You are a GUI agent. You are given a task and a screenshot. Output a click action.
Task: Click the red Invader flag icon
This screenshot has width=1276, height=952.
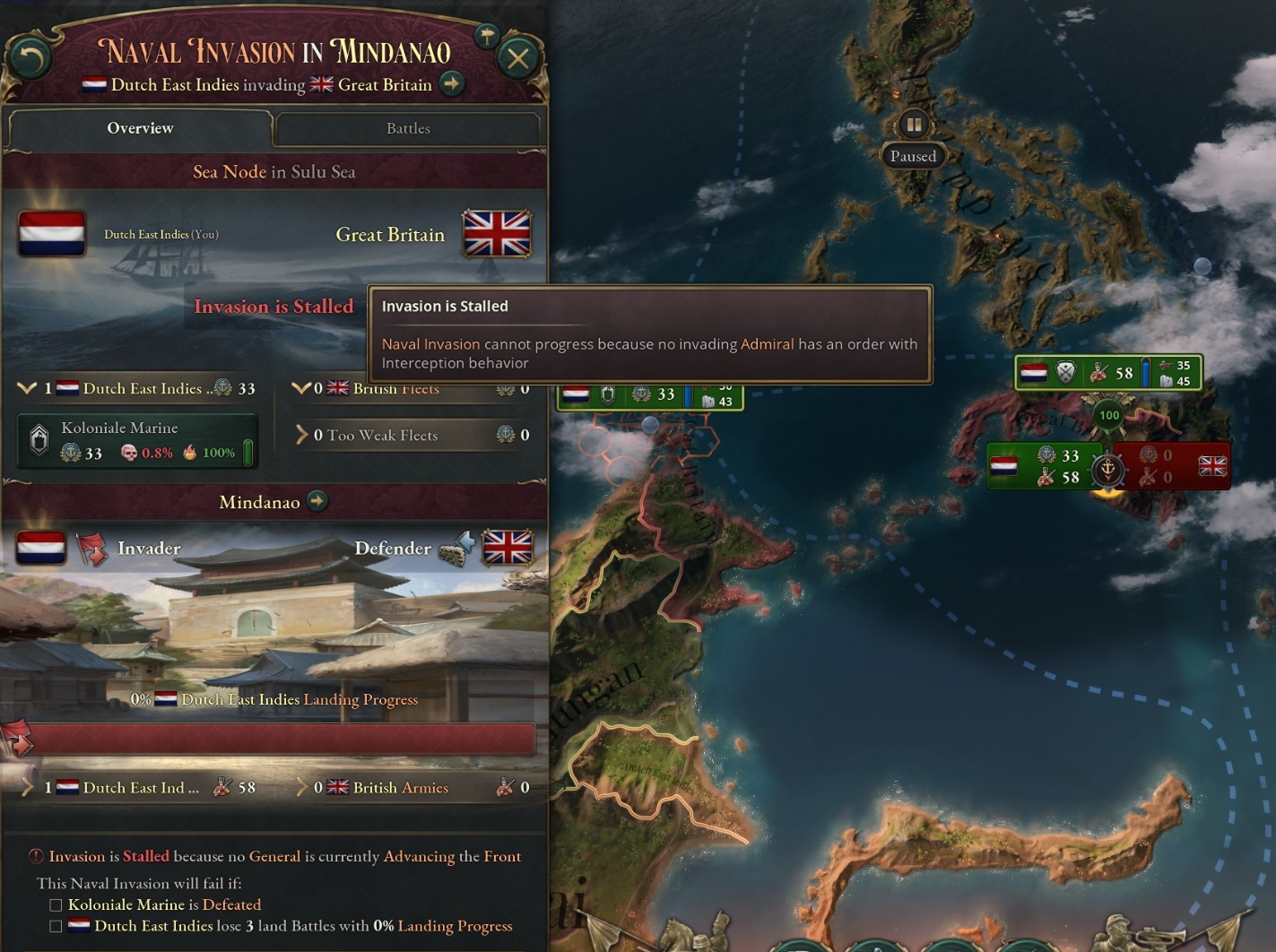click(92, 548)
